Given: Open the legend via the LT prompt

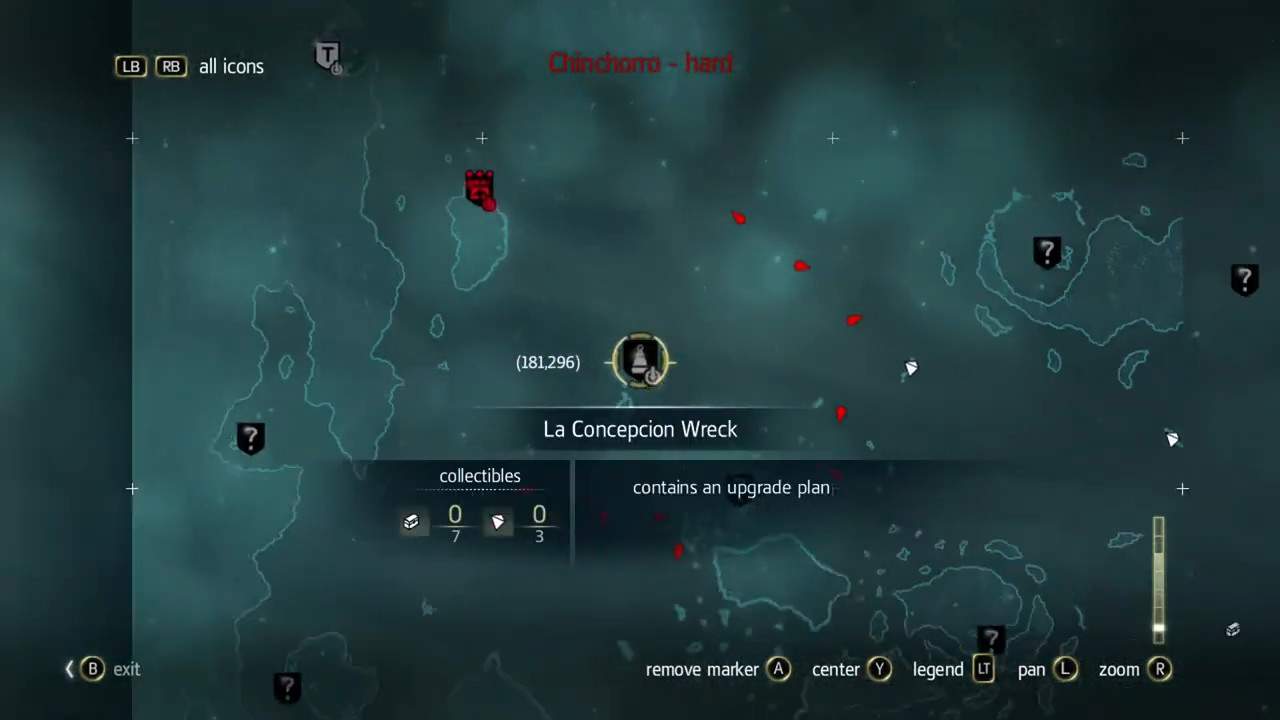Looking at the screenshot, I should pos(983,669).
